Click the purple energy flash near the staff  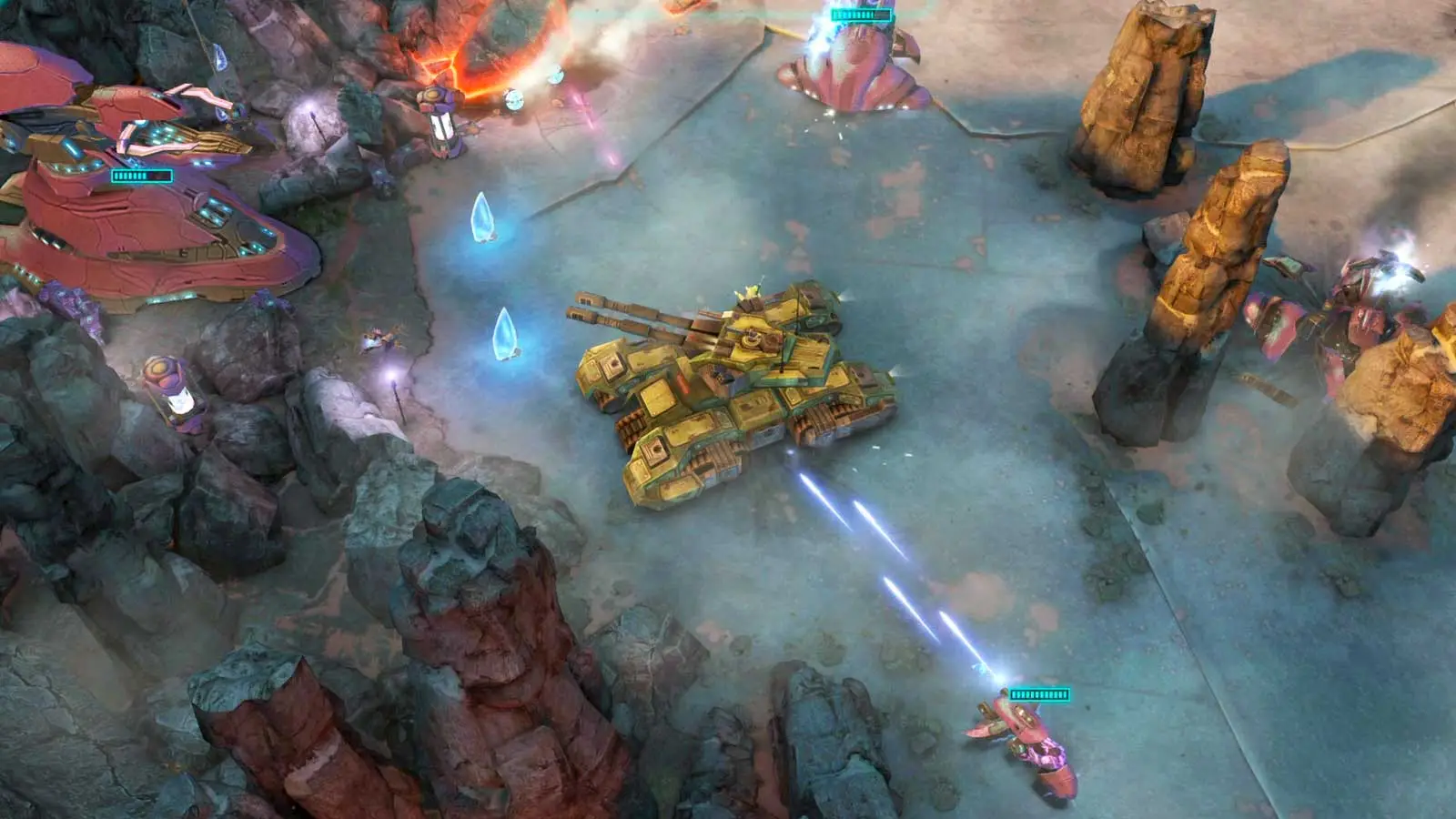point(392,375)
